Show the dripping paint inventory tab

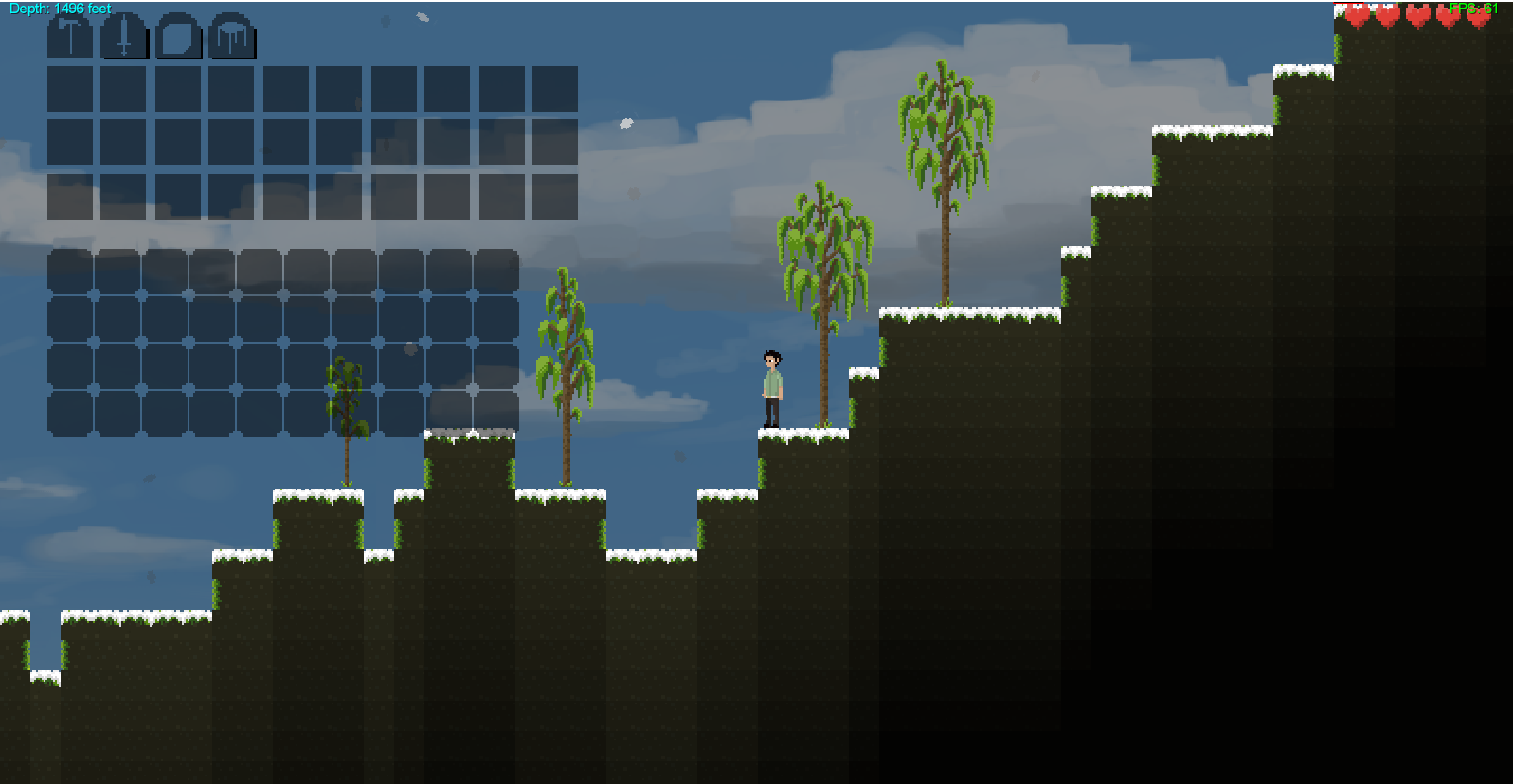(x=232, y=38)
